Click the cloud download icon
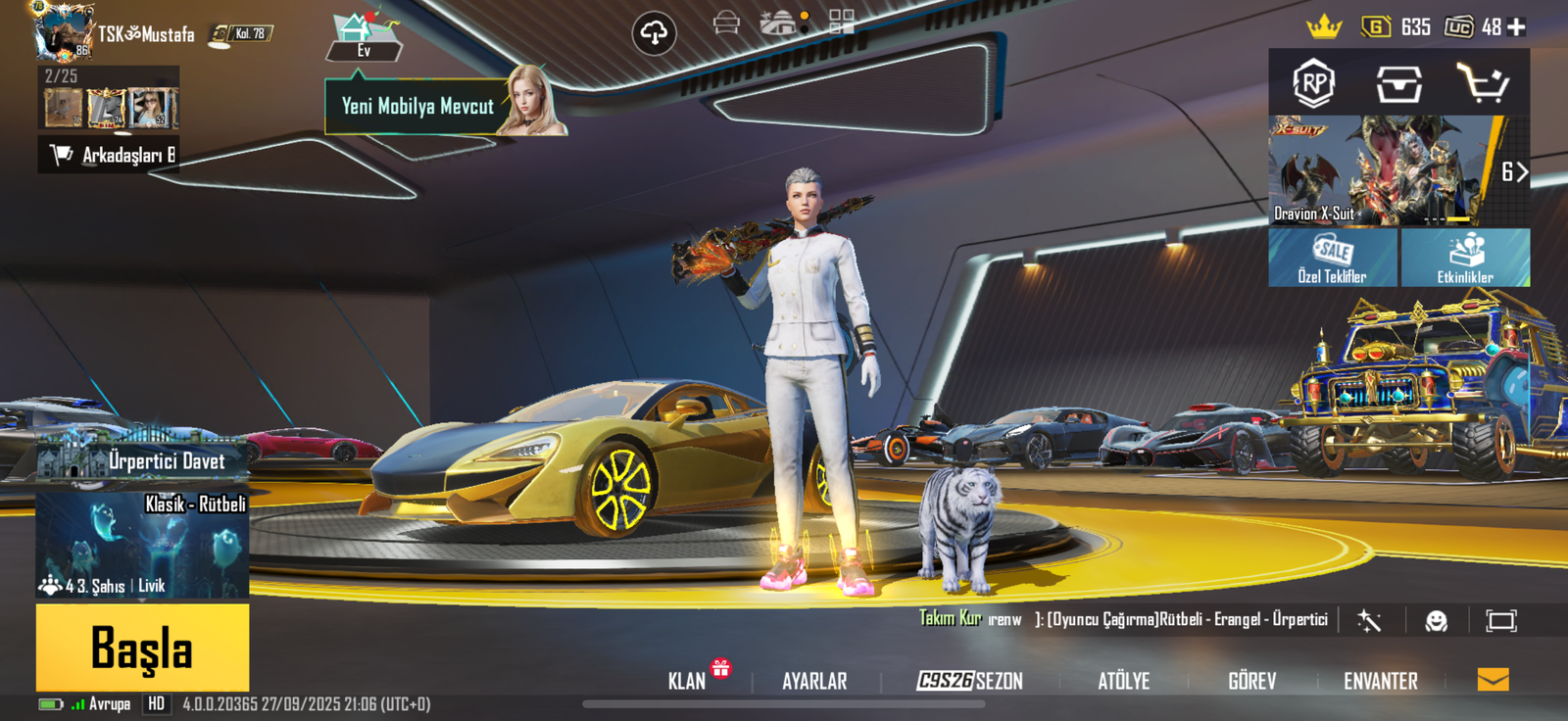Viewport: 1568px width, 721px height. [x=654, y=33]
